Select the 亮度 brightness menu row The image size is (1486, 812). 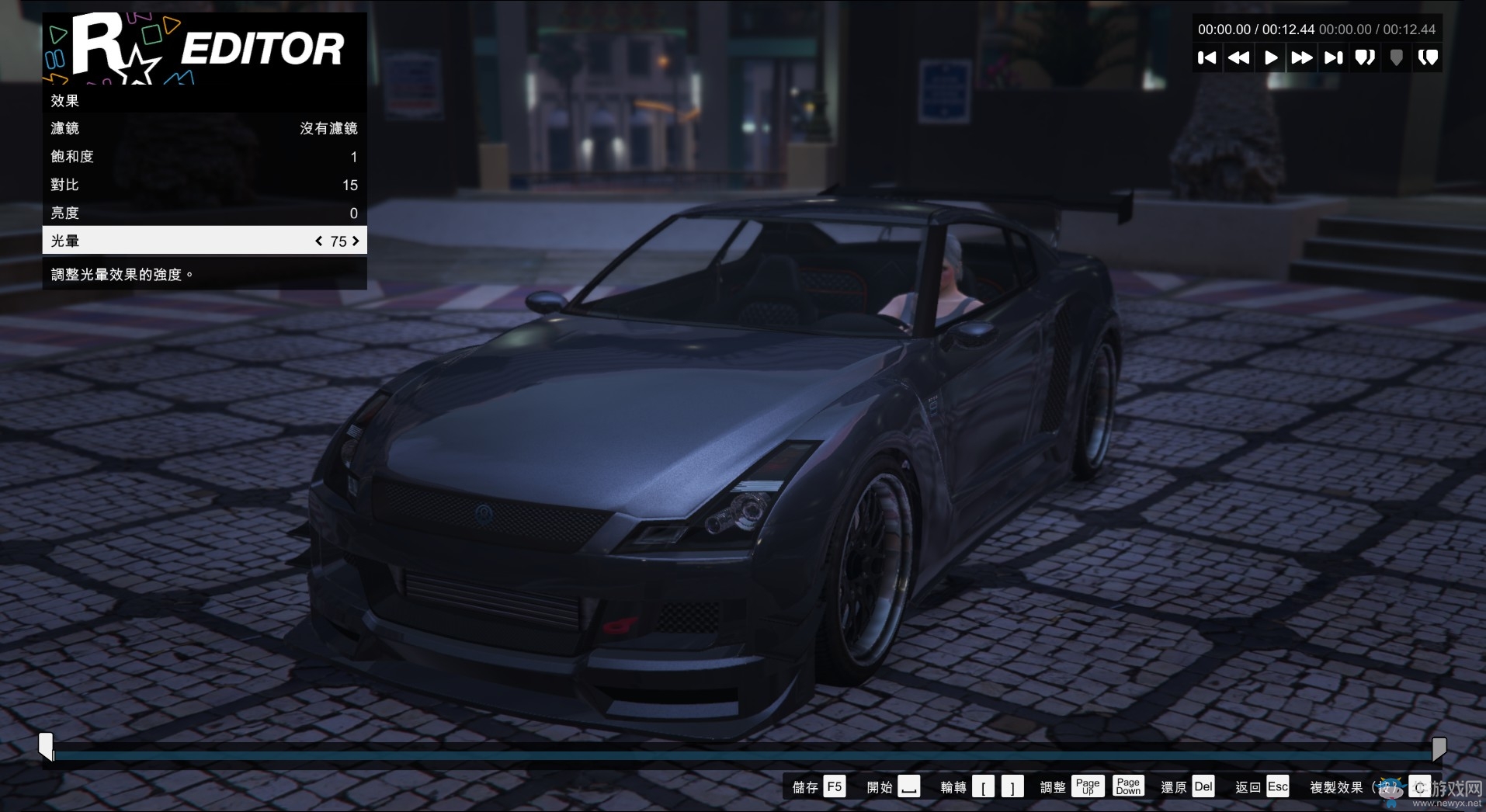203,213
